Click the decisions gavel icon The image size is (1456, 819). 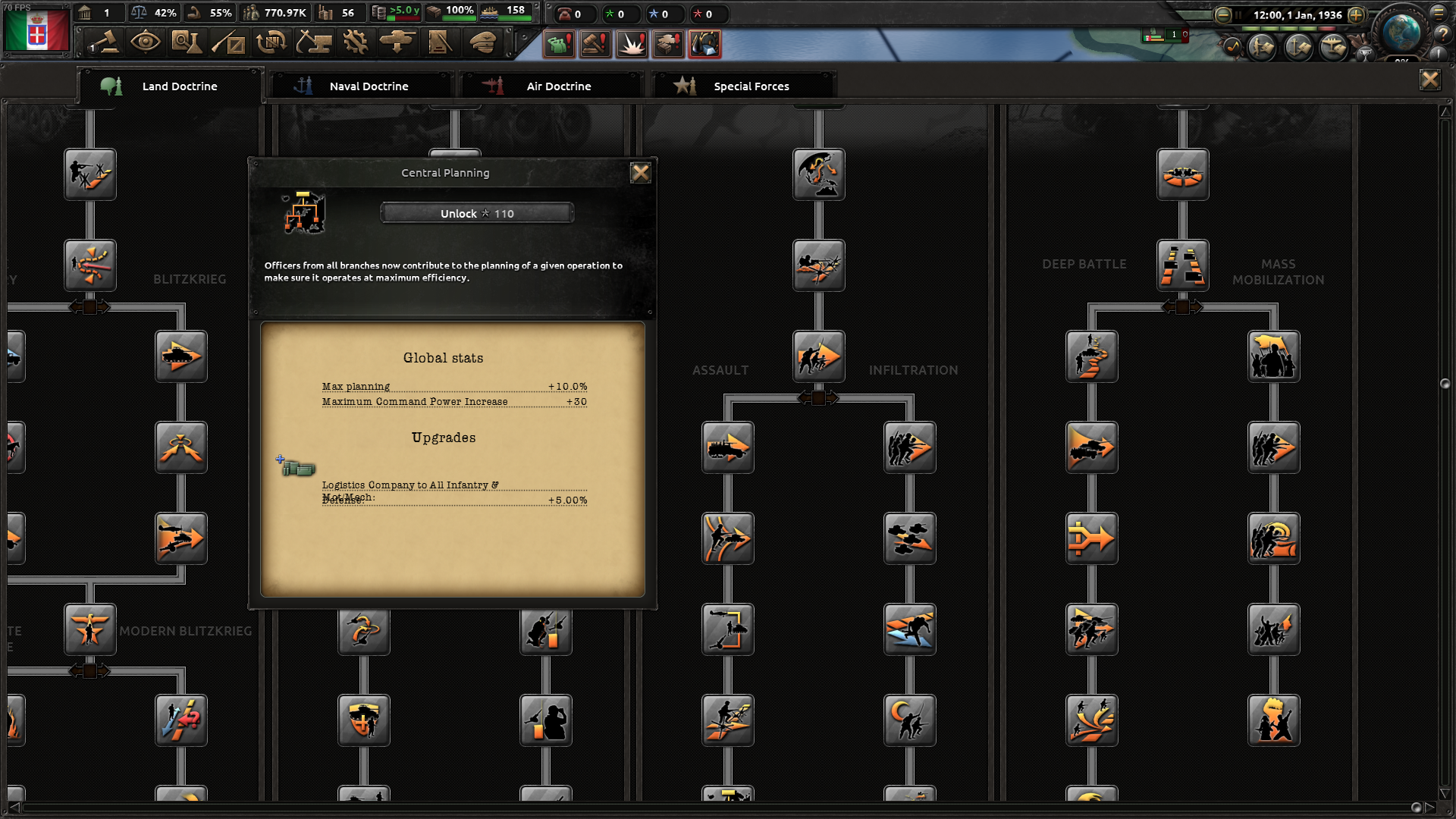coord(105,43)
